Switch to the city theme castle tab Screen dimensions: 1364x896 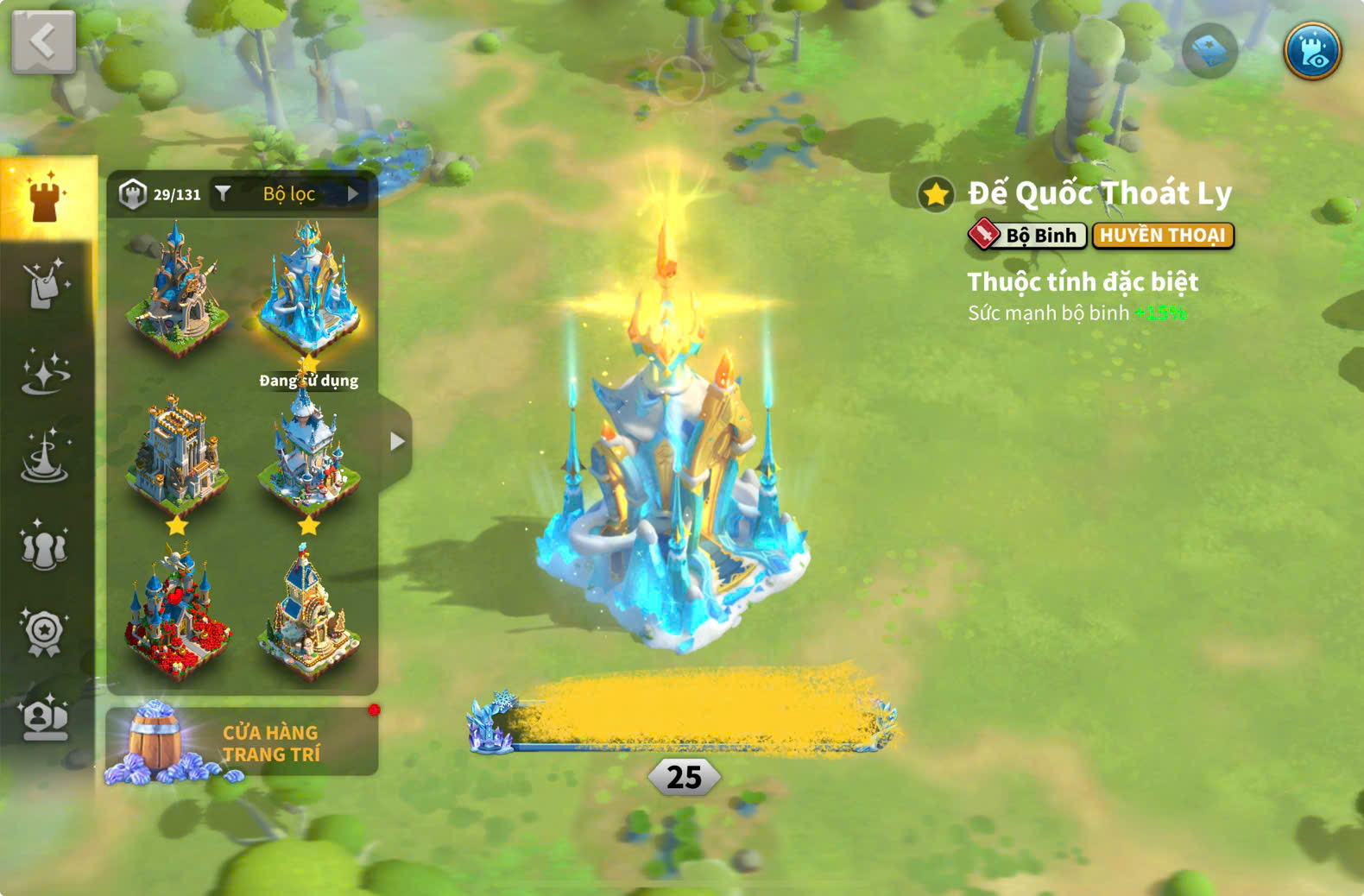[46, 198]
